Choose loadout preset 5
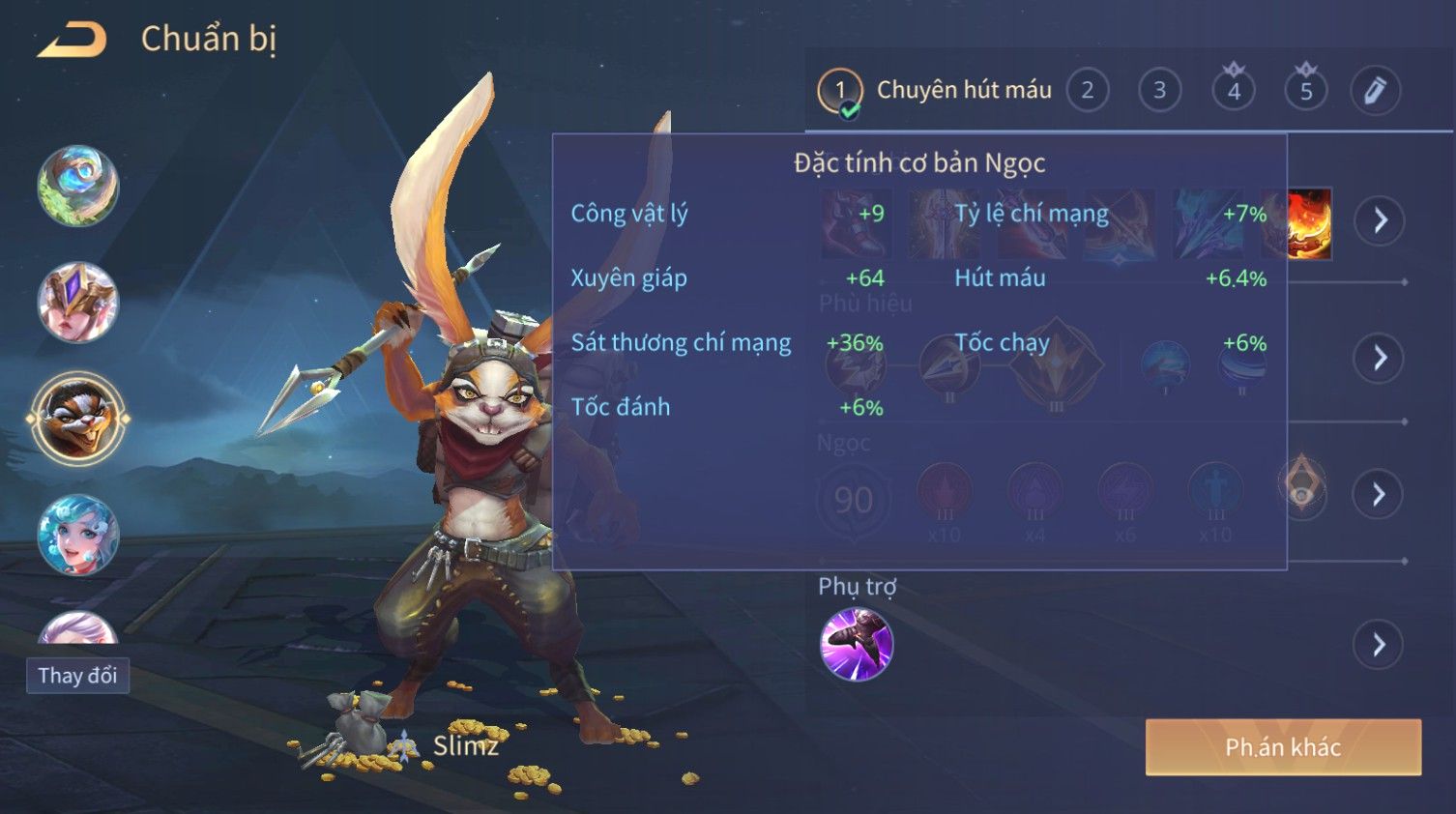Viewport: 1456px width, 814px height. (x=1306, y=91)
